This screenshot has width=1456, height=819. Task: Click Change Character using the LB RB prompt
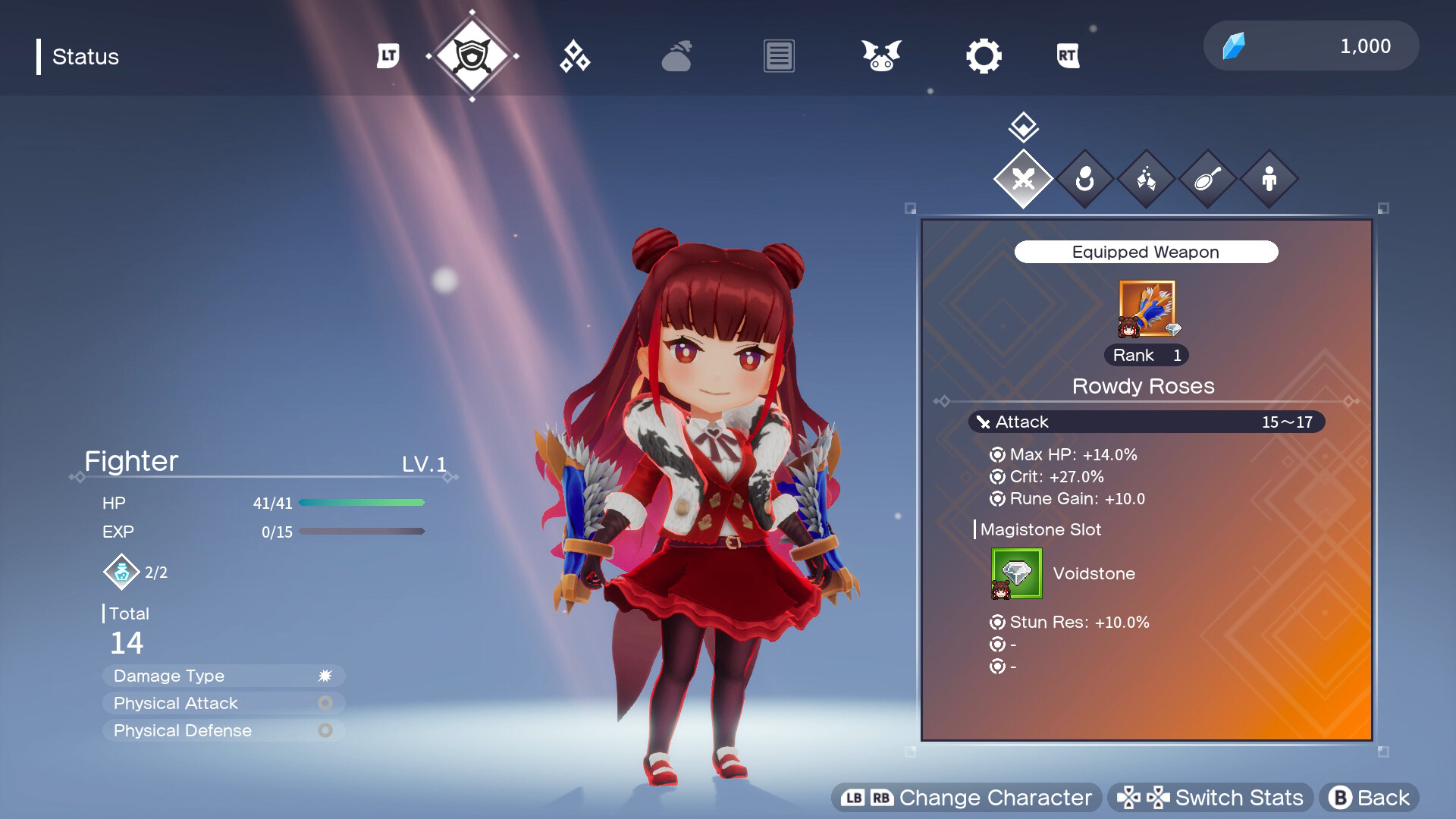(x=966, y=797)
